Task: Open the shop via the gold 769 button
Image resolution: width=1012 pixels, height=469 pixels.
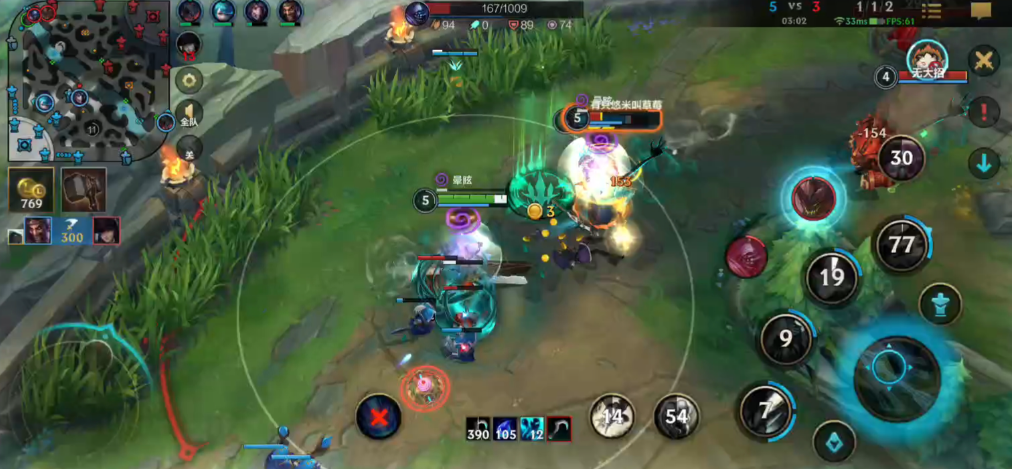Action: click(x=32, y=189)
